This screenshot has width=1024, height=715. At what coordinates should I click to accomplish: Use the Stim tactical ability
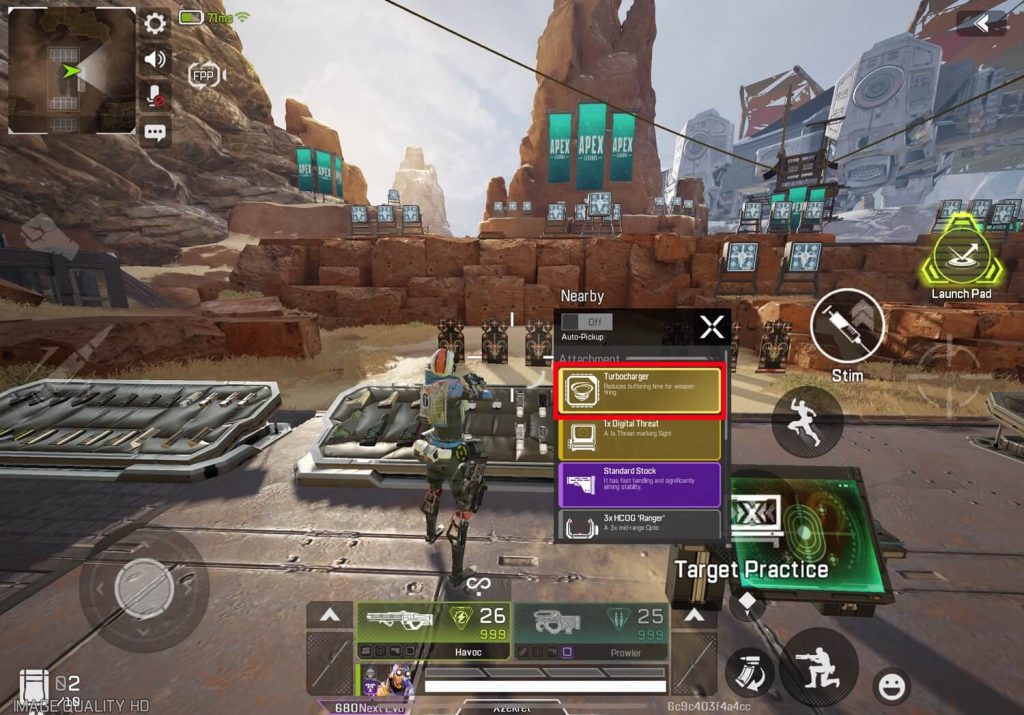click(x=847, y=326)
